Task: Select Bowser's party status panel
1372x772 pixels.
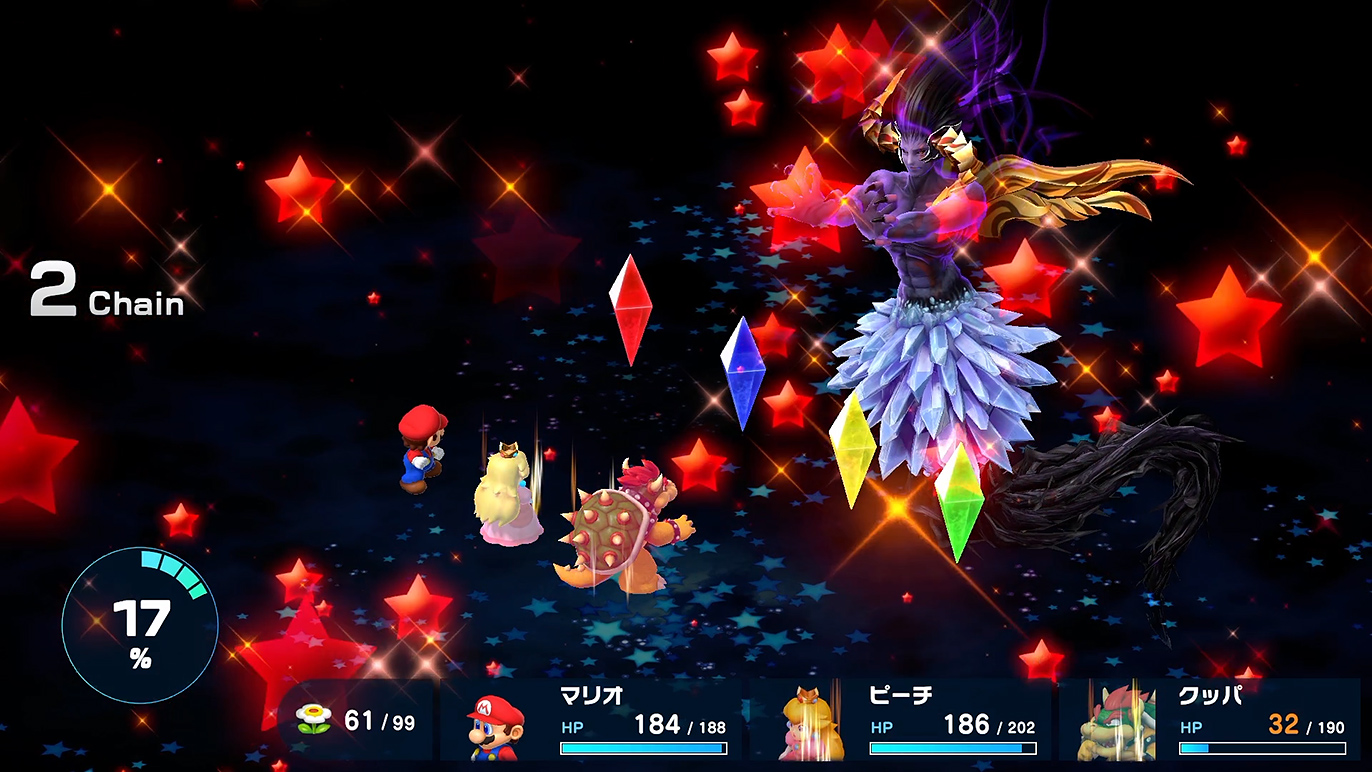Action: [x=1210, y=722]
